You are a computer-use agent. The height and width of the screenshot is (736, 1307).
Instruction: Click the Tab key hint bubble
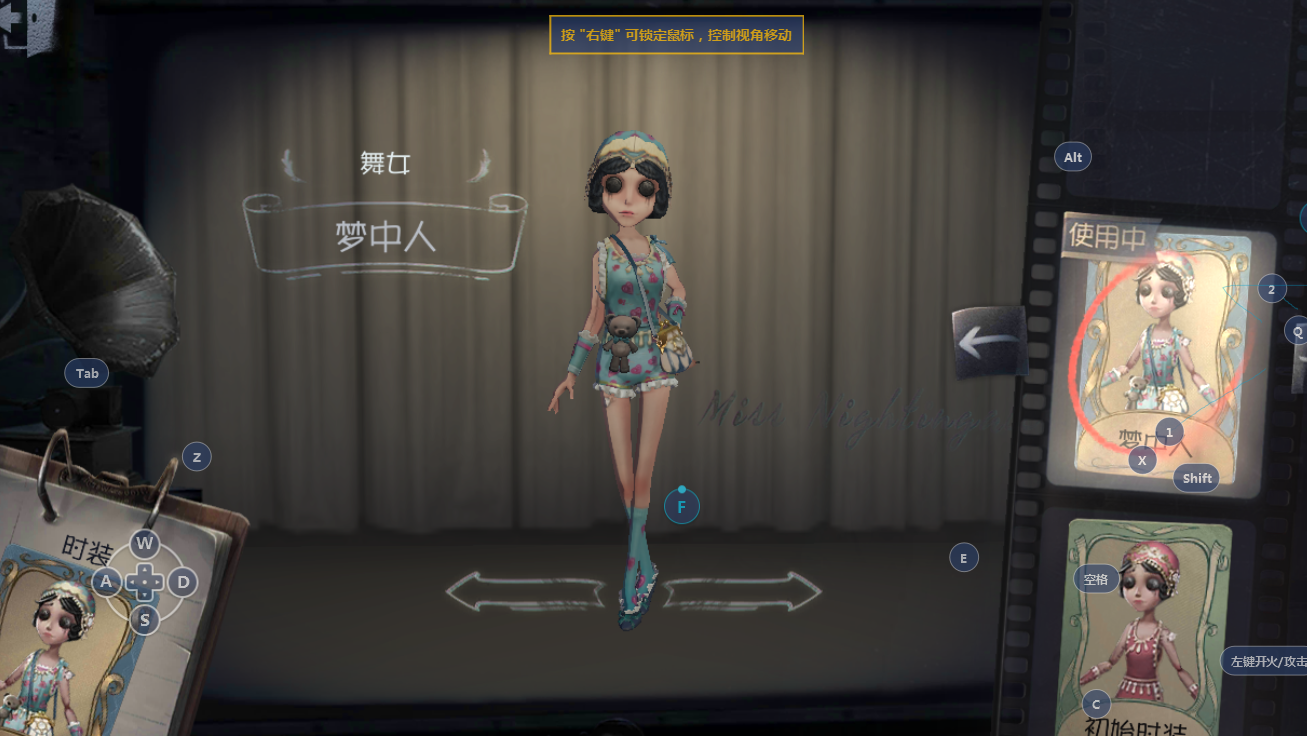click(86, 372)
